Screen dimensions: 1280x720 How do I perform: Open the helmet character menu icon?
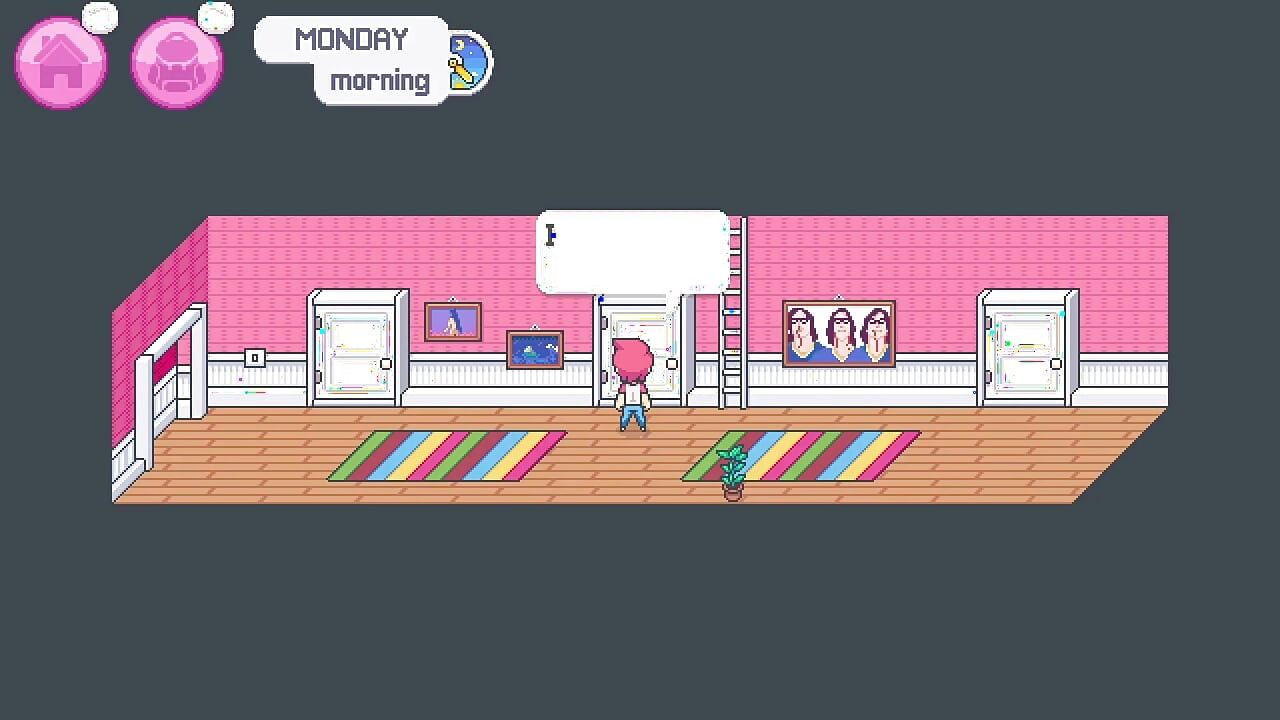(176, 62)
